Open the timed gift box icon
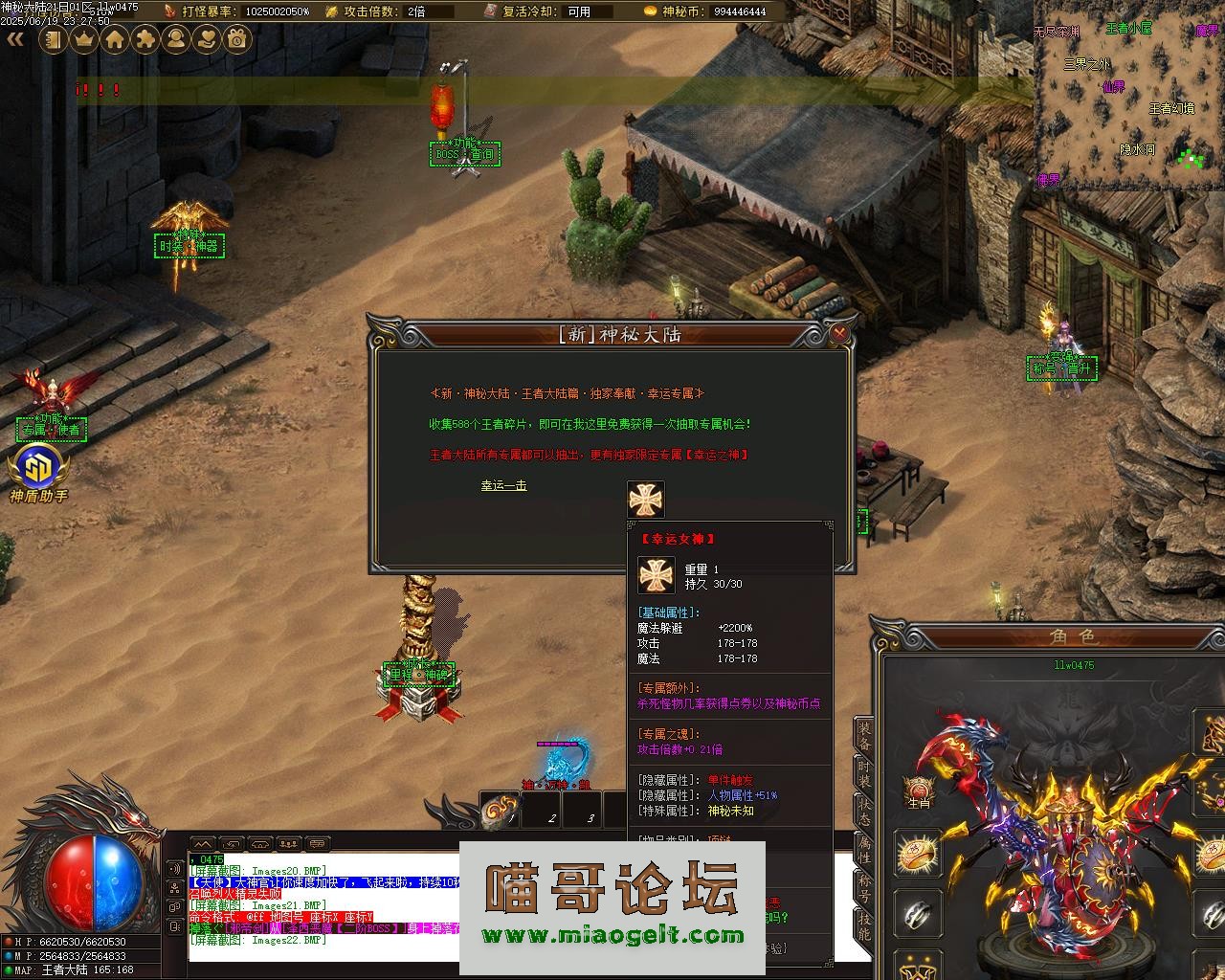Viewport: 1225px width, 980px height. [237, 39]
